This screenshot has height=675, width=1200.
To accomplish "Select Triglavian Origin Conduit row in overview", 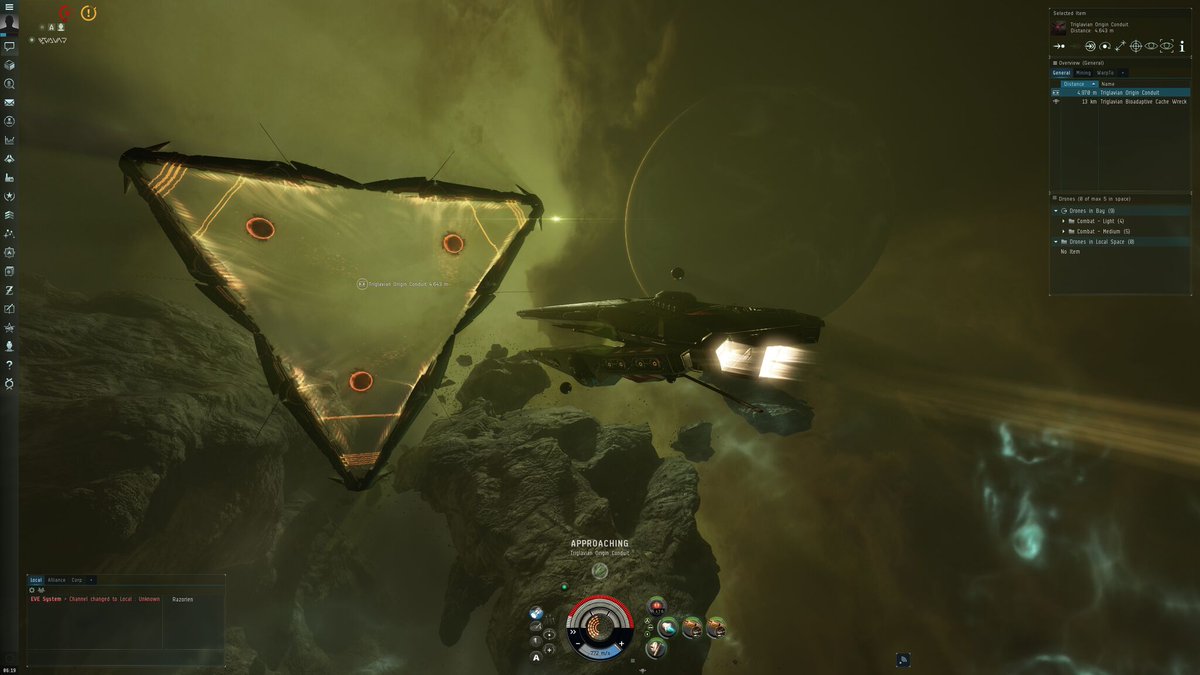I will pyautogui.click(x=1128, y=93).
